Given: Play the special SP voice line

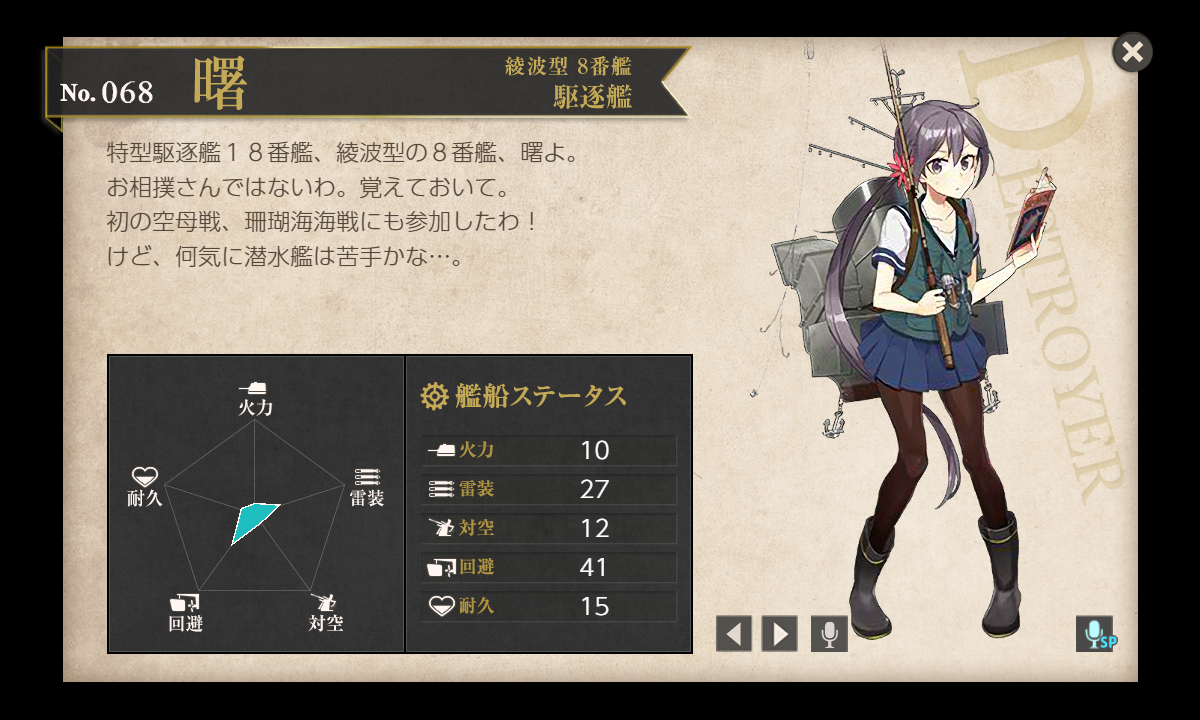Looking at the screenshot, I should pyautogui.click(x=1095, y=634).
